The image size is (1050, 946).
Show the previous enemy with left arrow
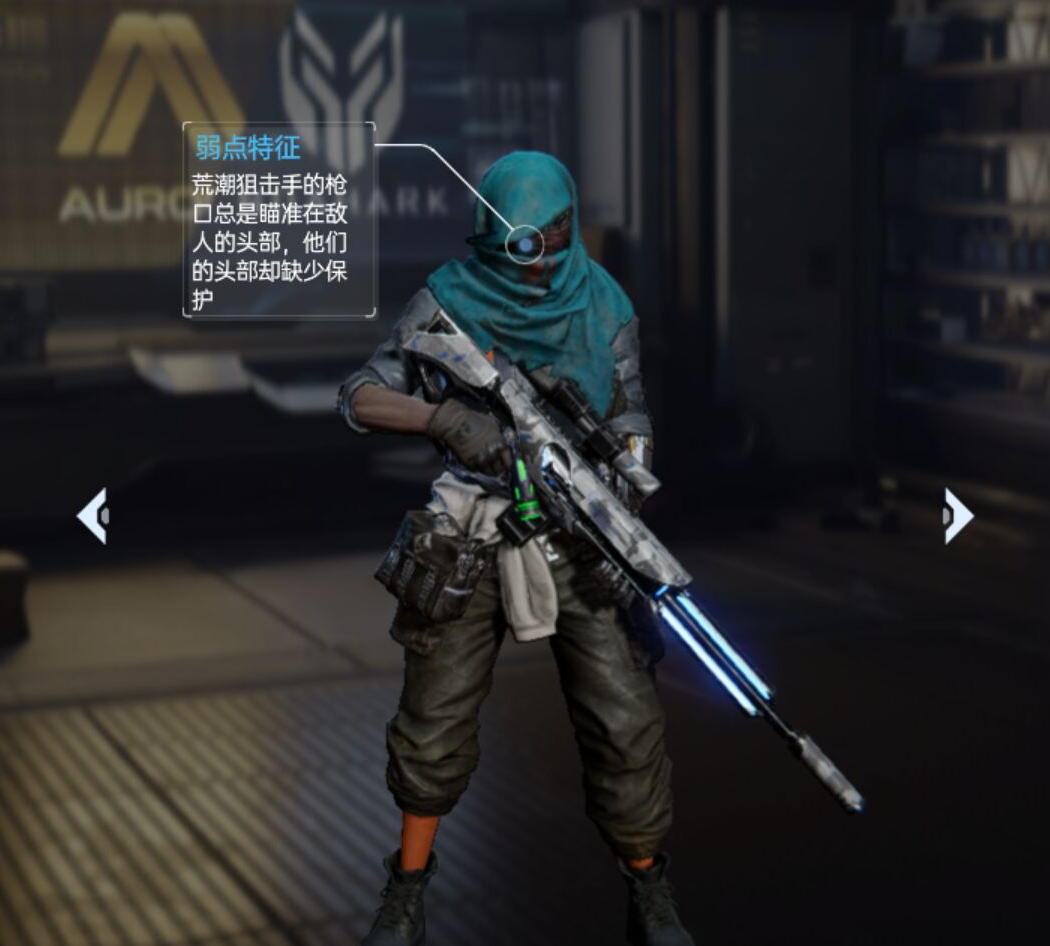93,516
